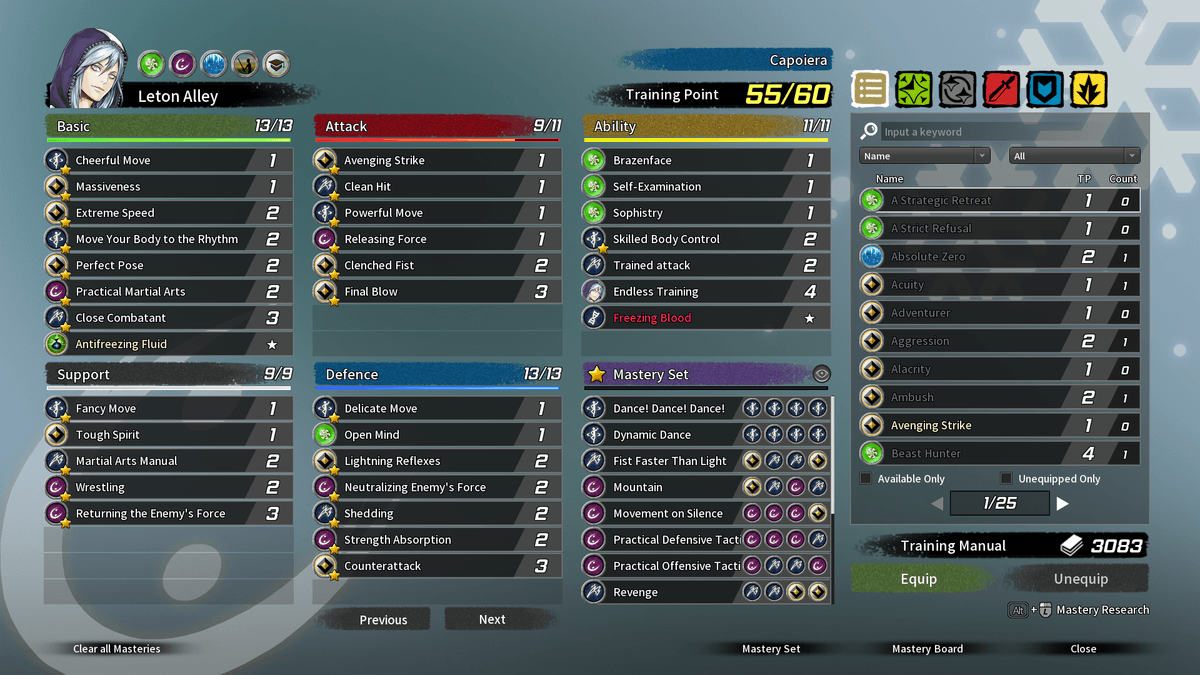1200x675 pixels.
Task: Advance to the next mastery list page
Action: coord(1063,504)
